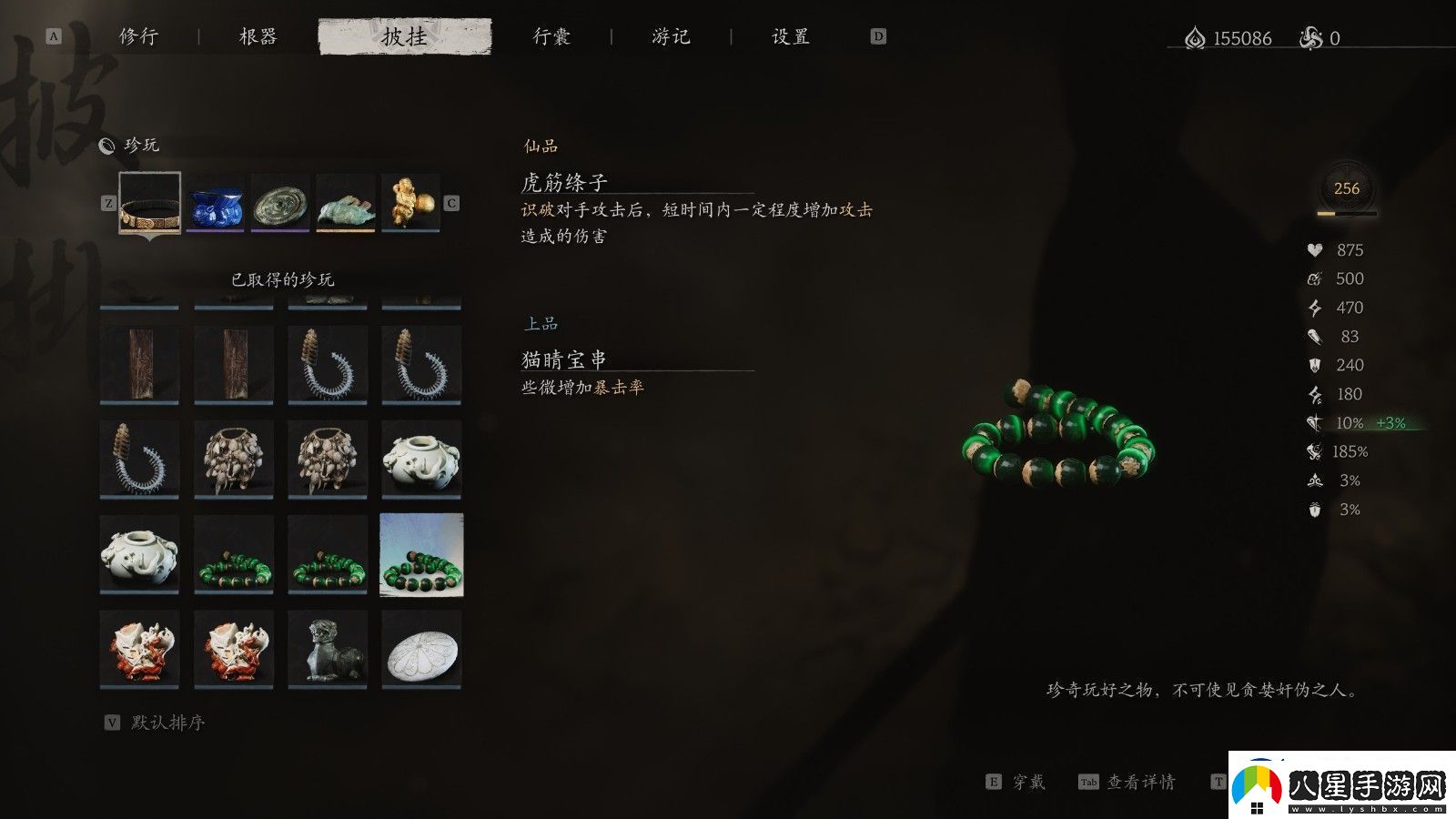Viewport: 1456px width, 819px height.
Task: Switch to the 行囊 inventory tab
Action: tap(550, 37)
